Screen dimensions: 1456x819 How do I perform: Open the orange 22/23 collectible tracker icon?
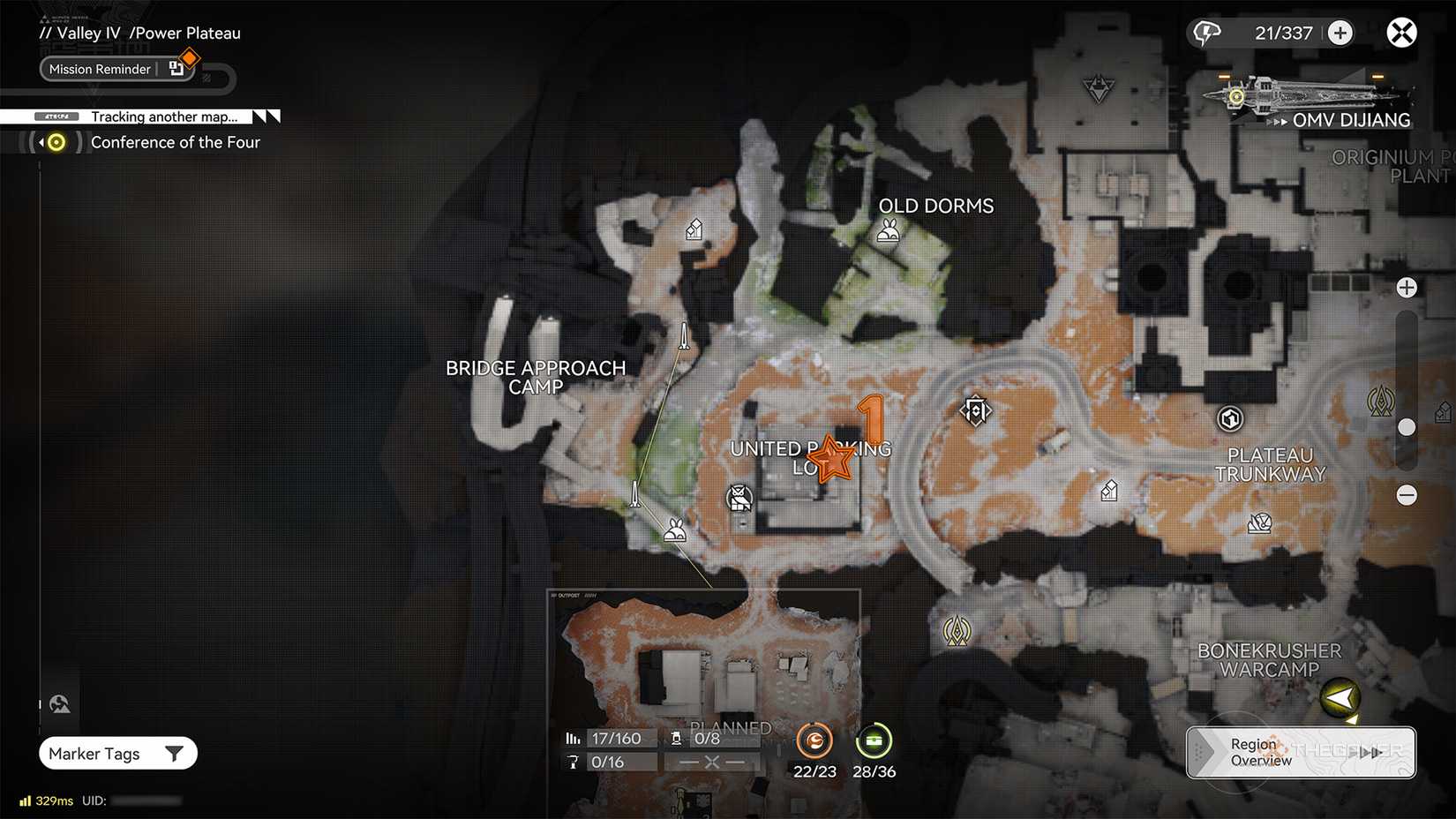click(814, 740)
